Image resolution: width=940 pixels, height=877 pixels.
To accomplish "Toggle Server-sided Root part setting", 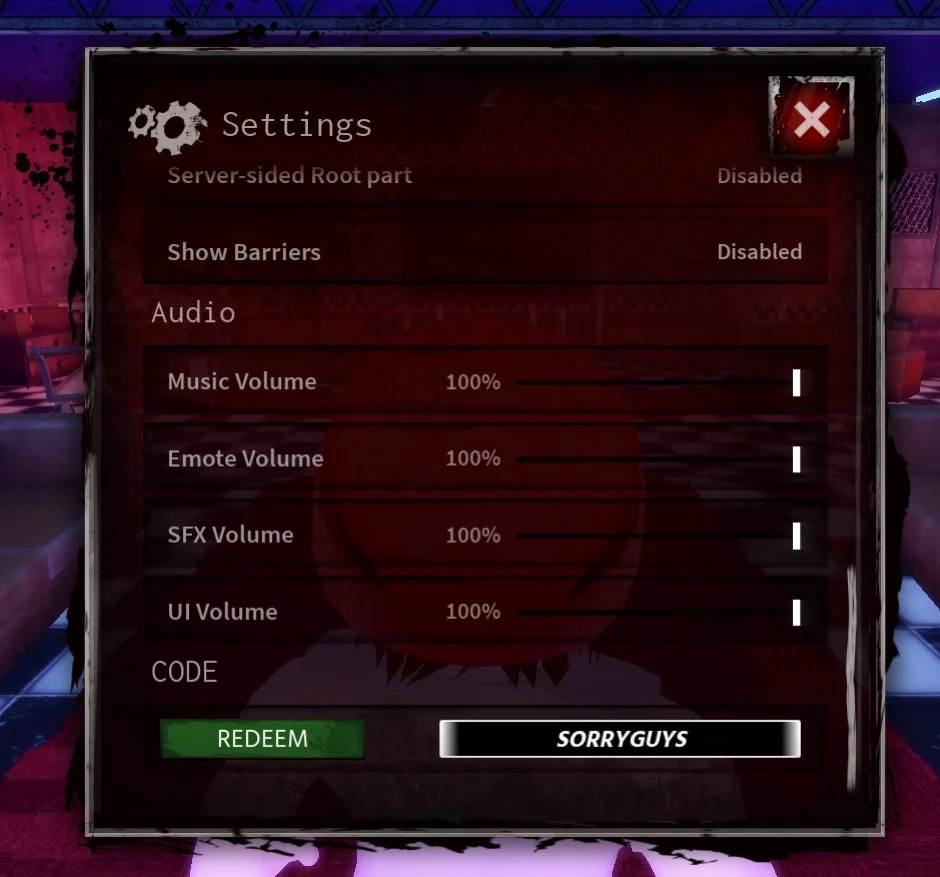I will (x=759, y=176).
